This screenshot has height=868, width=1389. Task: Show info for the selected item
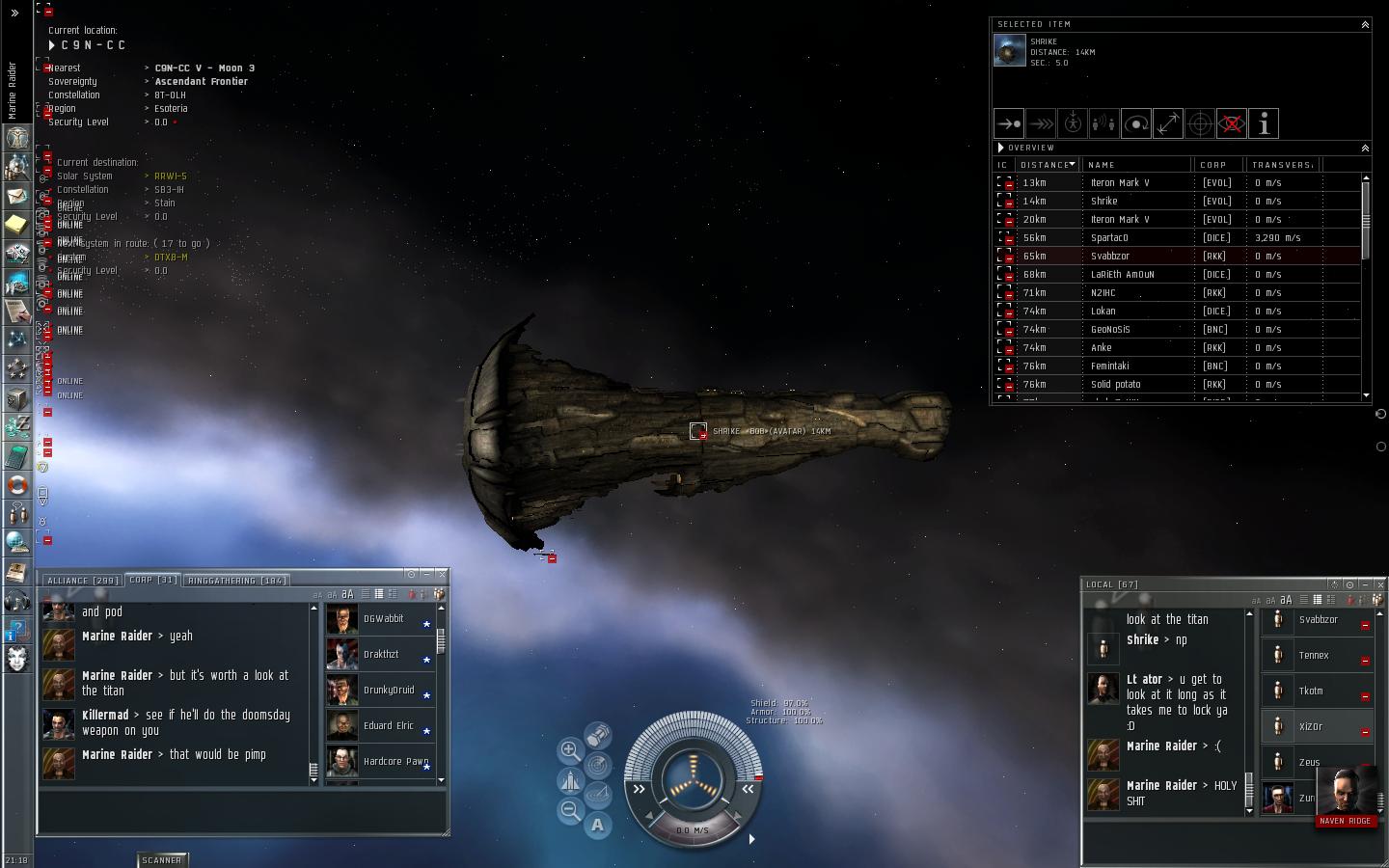1264,123
